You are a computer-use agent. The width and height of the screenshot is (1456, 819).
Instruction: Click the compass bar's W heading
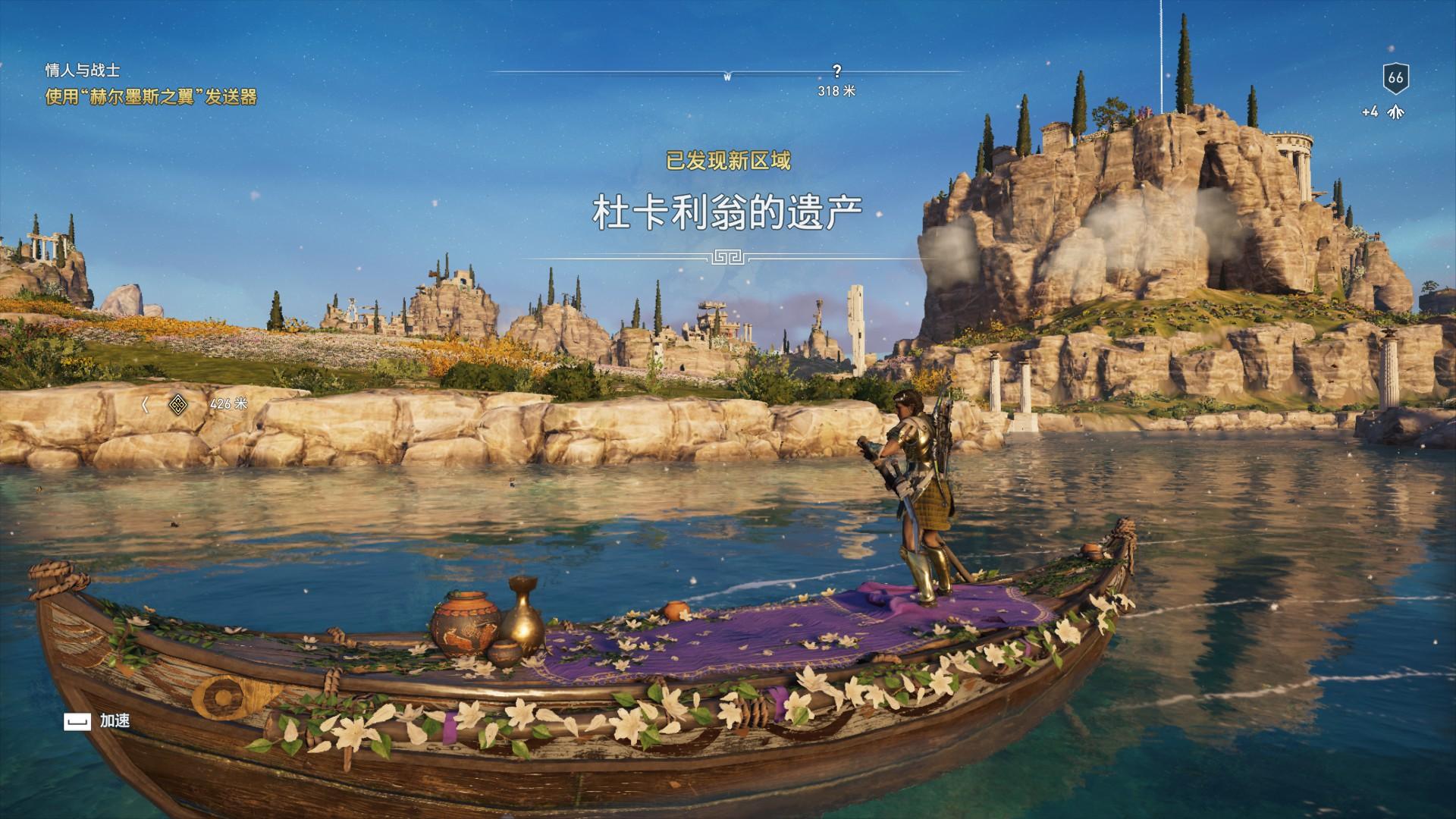(727, 77)
